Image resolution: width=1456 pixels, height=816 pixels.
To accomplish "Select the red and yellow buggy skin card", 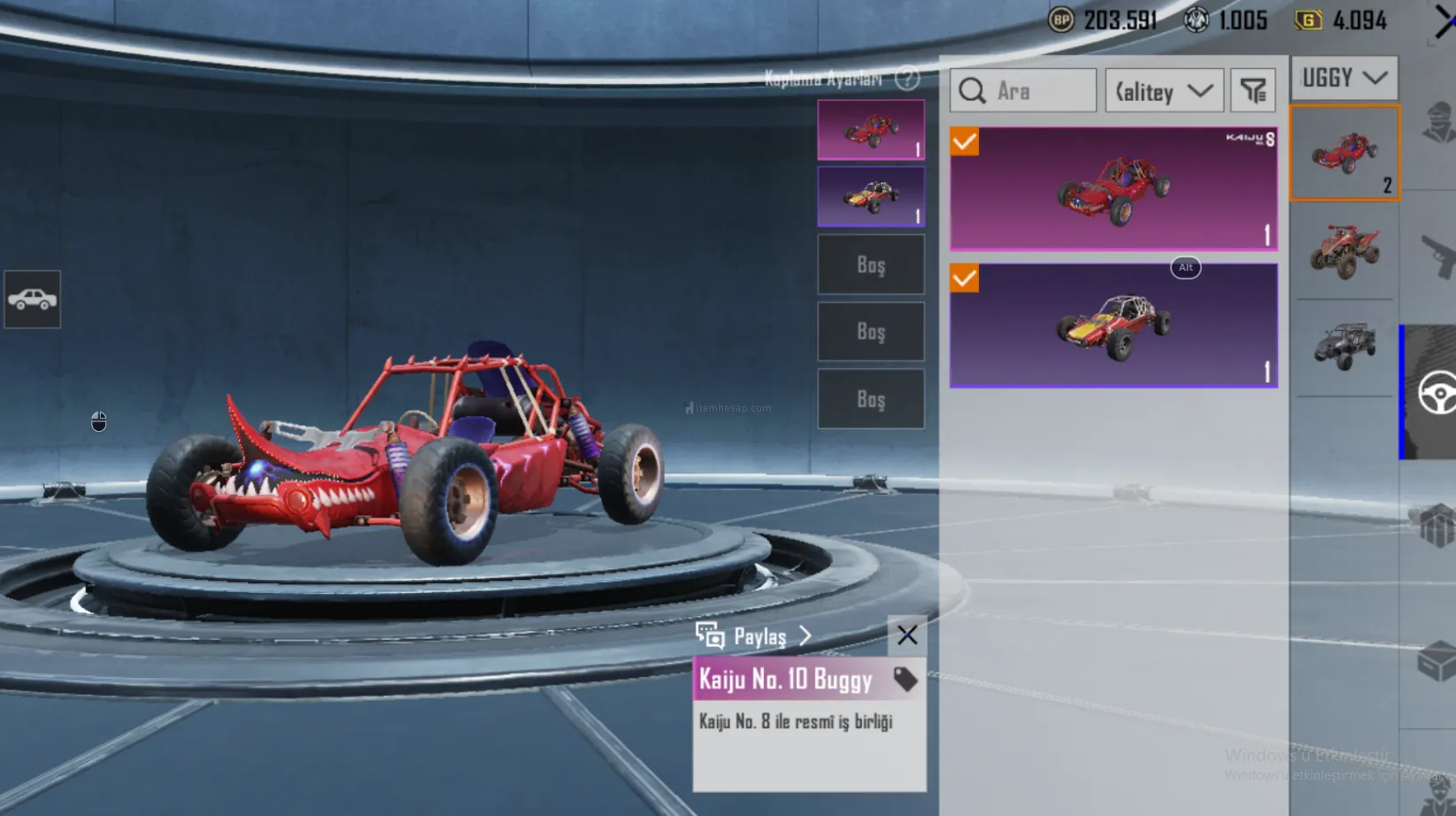I will (x=1113, y=326).
